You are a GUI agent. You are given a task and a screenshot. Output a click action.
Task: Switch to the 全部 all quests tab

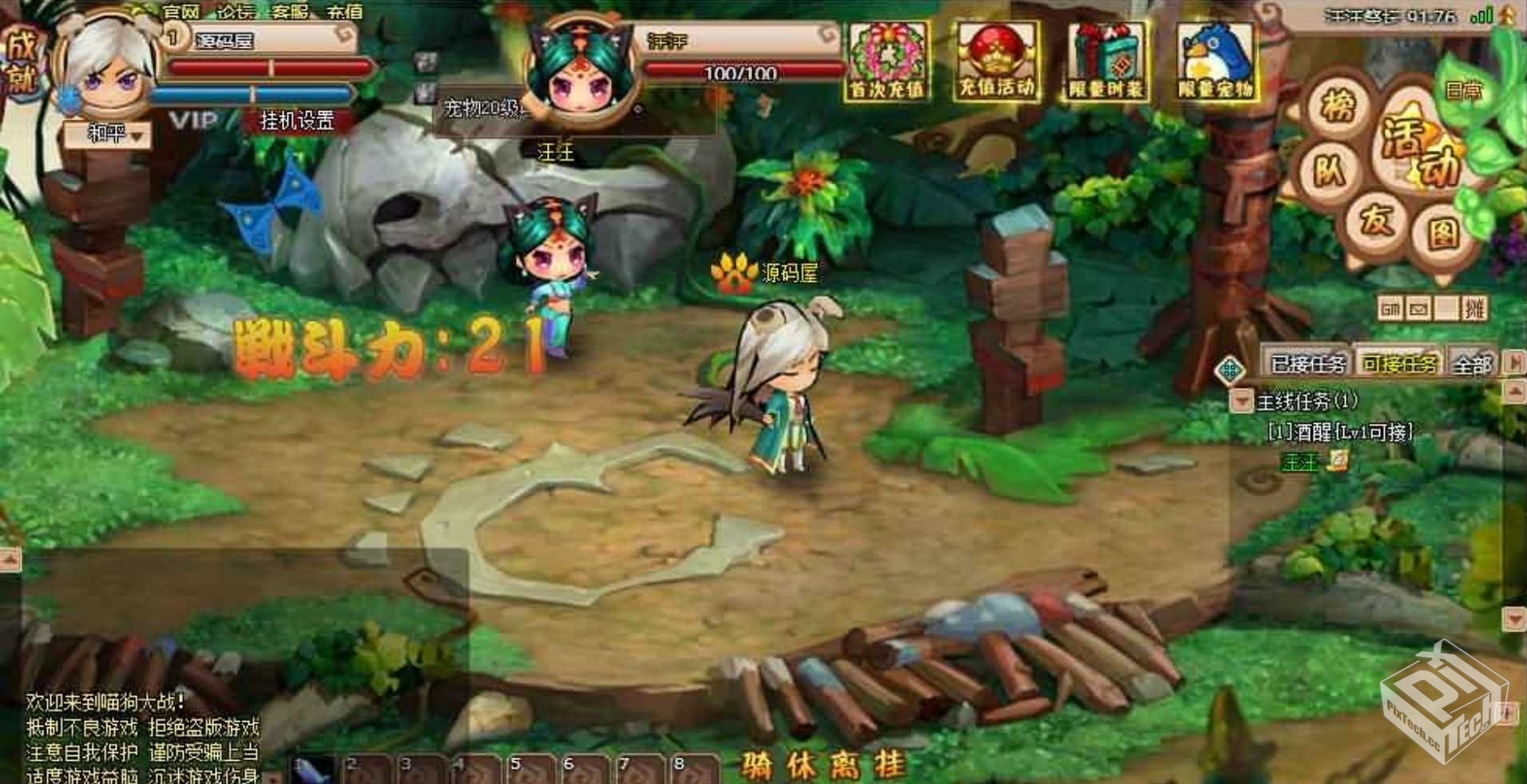[1472, 365]
